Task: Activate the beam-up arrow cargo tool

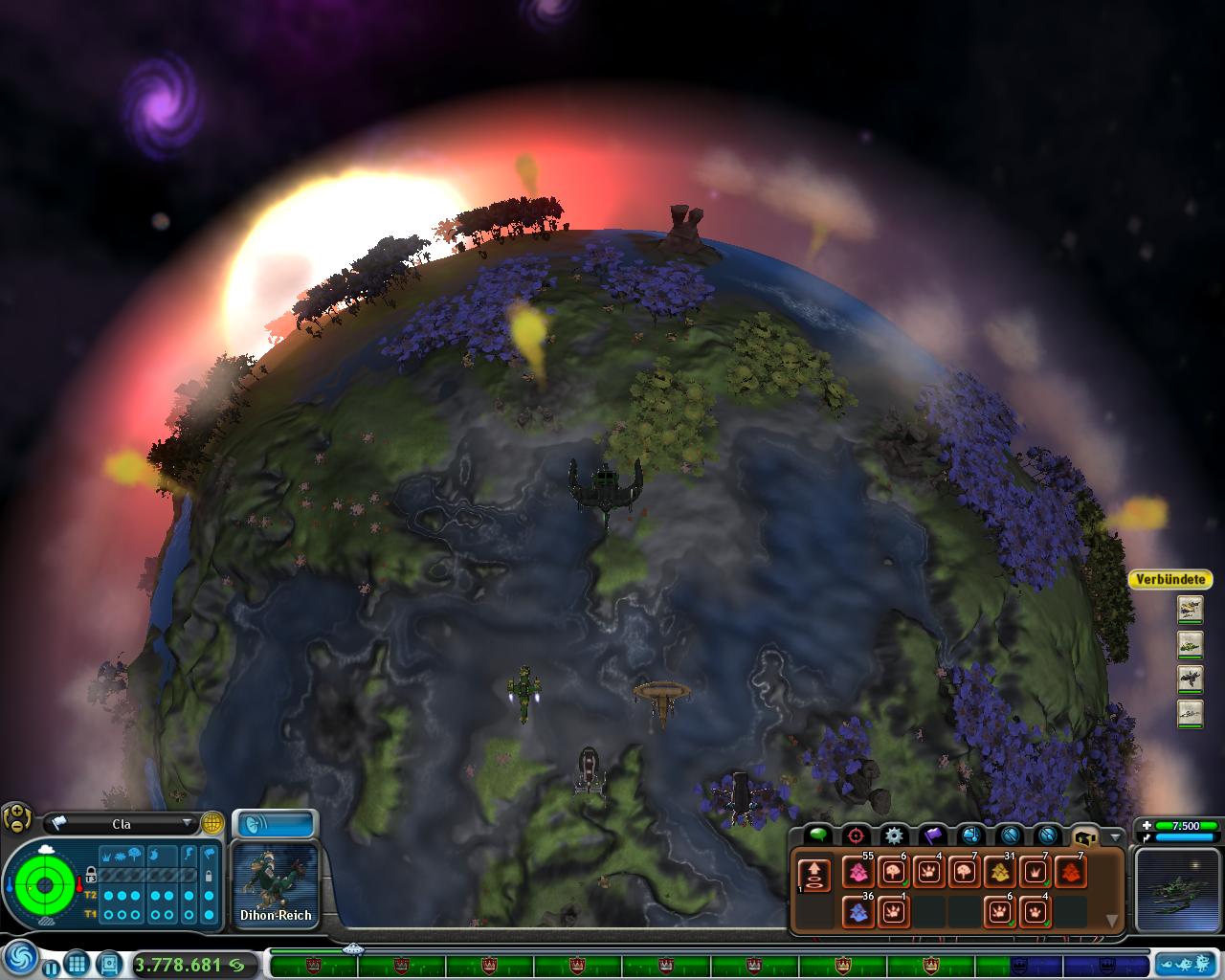Action: coord(814,874)
